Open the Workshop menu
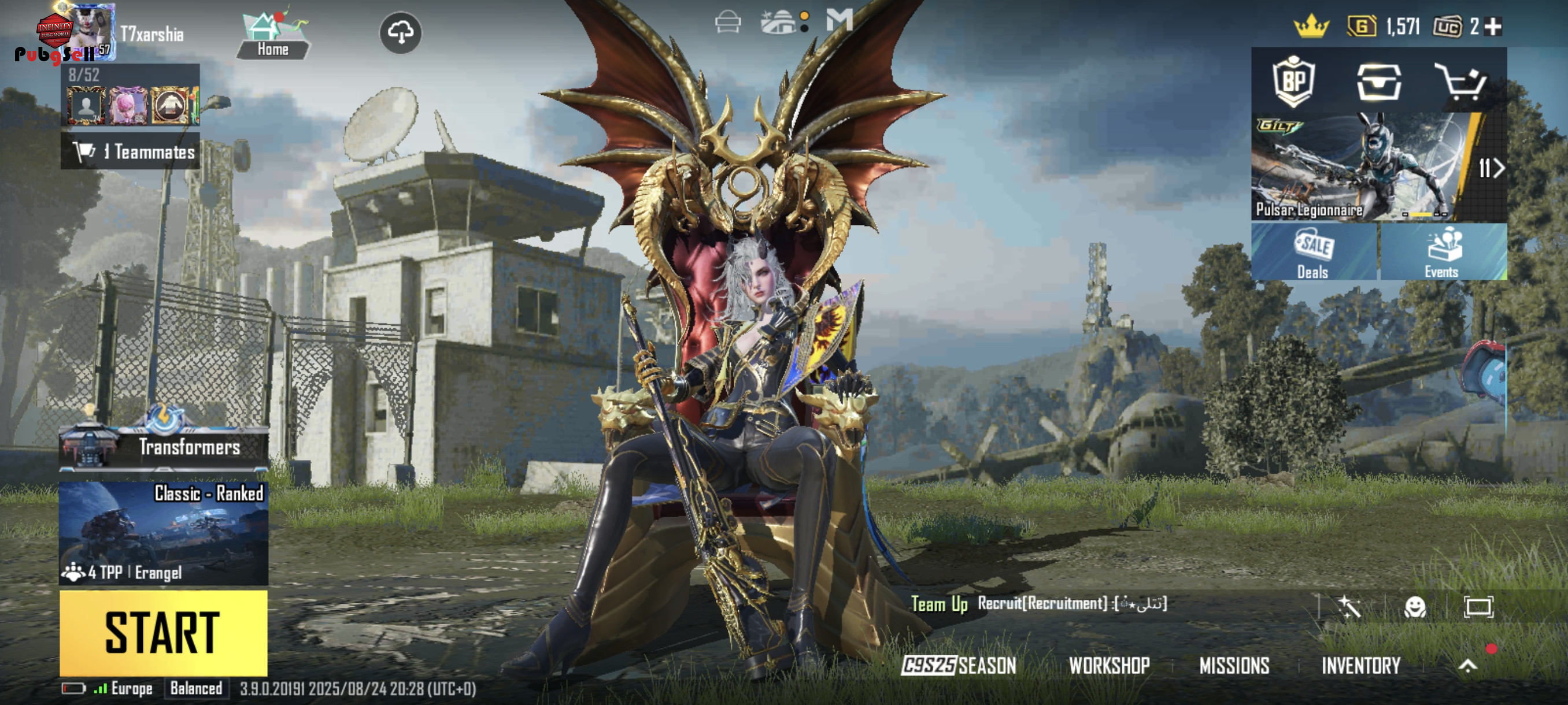The image size is (1568, 705). click(1109, 666)
